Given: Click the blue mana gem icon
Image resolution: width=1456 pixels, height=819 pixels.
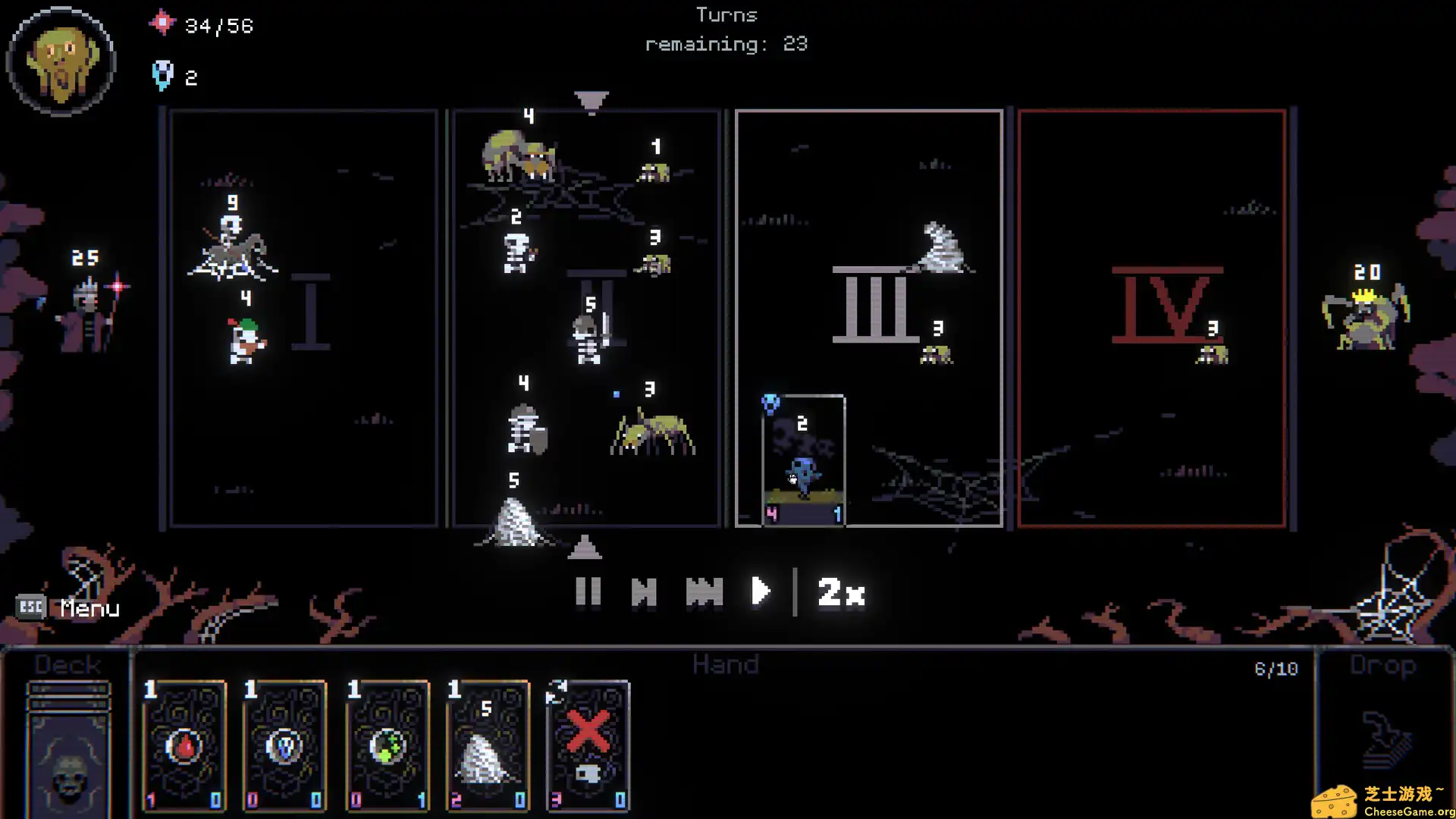Looking at the screenshot, I should [x=161, y=74].
